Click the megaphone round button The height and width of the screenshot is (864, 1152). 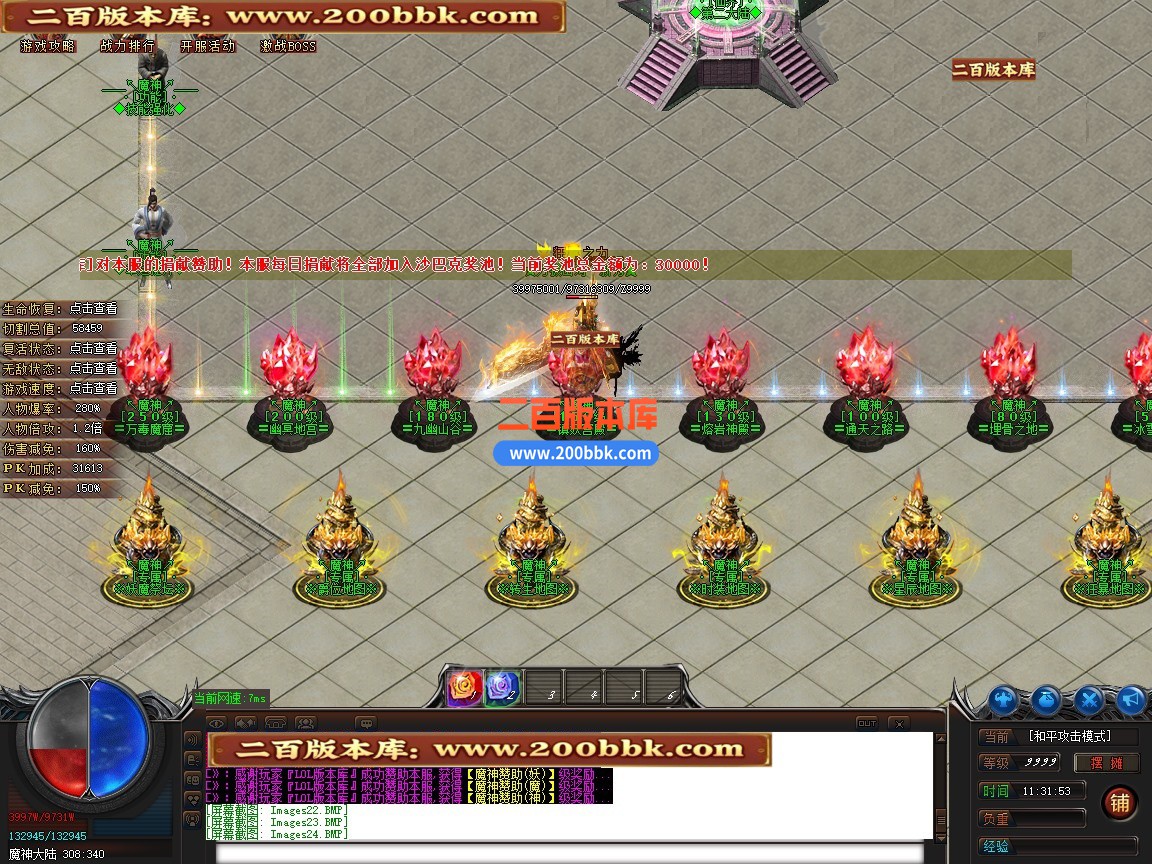pos(1131,700)
